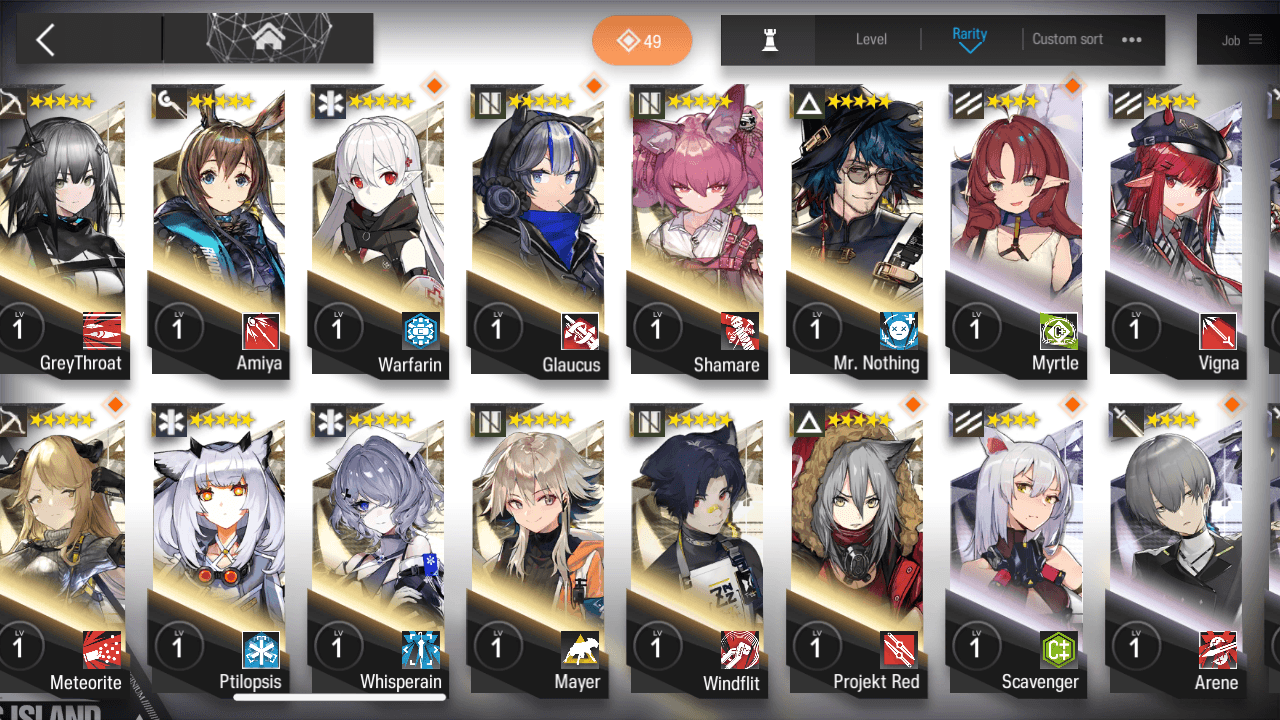This screenshot has width=1280, height=720.
Task: Pick the Glaucus operator card
Action: point(537,230)
